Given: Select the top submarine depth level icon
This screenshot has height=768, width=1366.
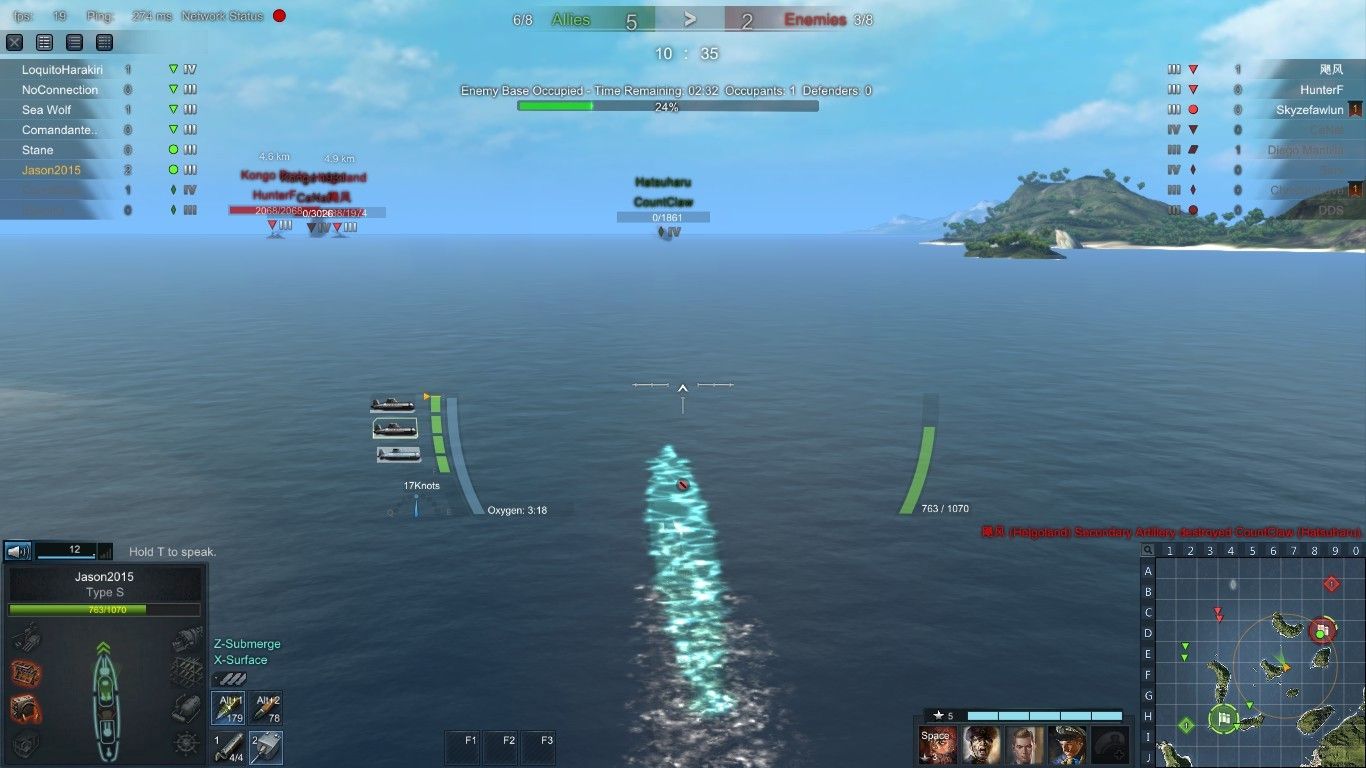Looking at the screenshot, I should [x=392, y=404].
